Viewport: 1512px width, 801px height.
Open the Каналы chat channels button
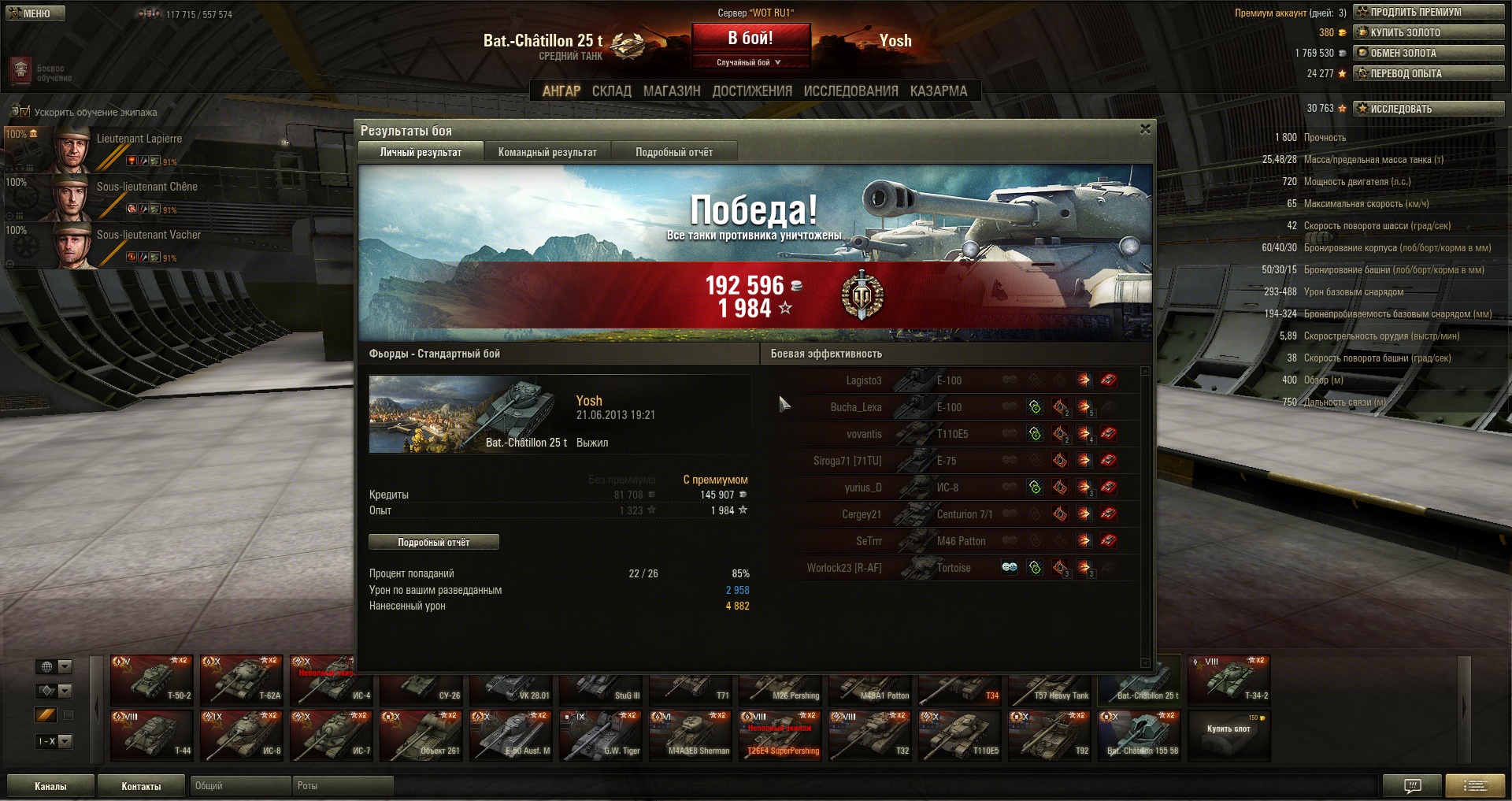click(x=50, y=786)
